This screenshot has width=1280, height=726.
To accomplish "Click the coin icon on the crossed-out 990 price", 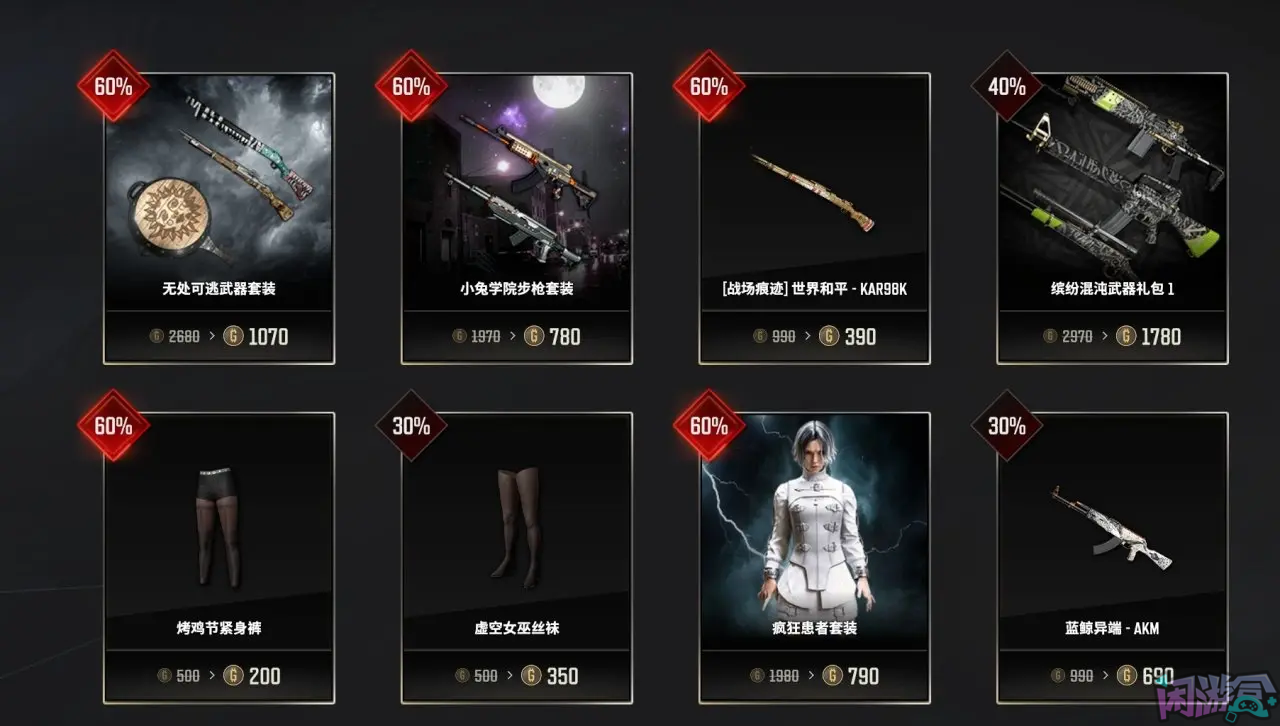I will coord(760,336).
